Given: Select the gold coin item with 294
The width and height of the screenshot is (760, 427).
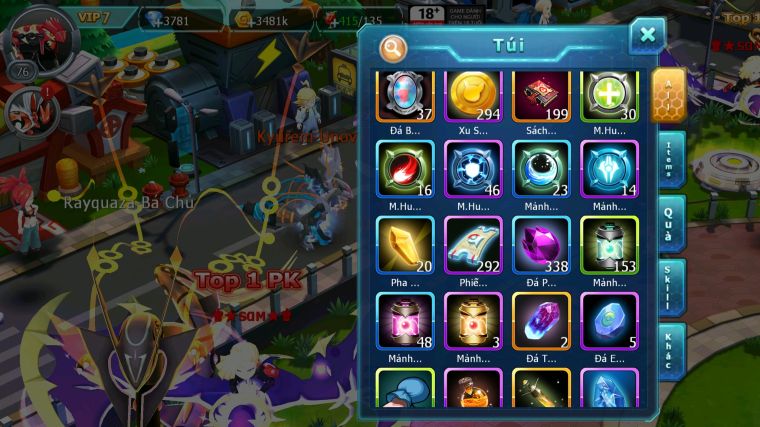Looking at the screenshot, I should (x=473, y=96).
